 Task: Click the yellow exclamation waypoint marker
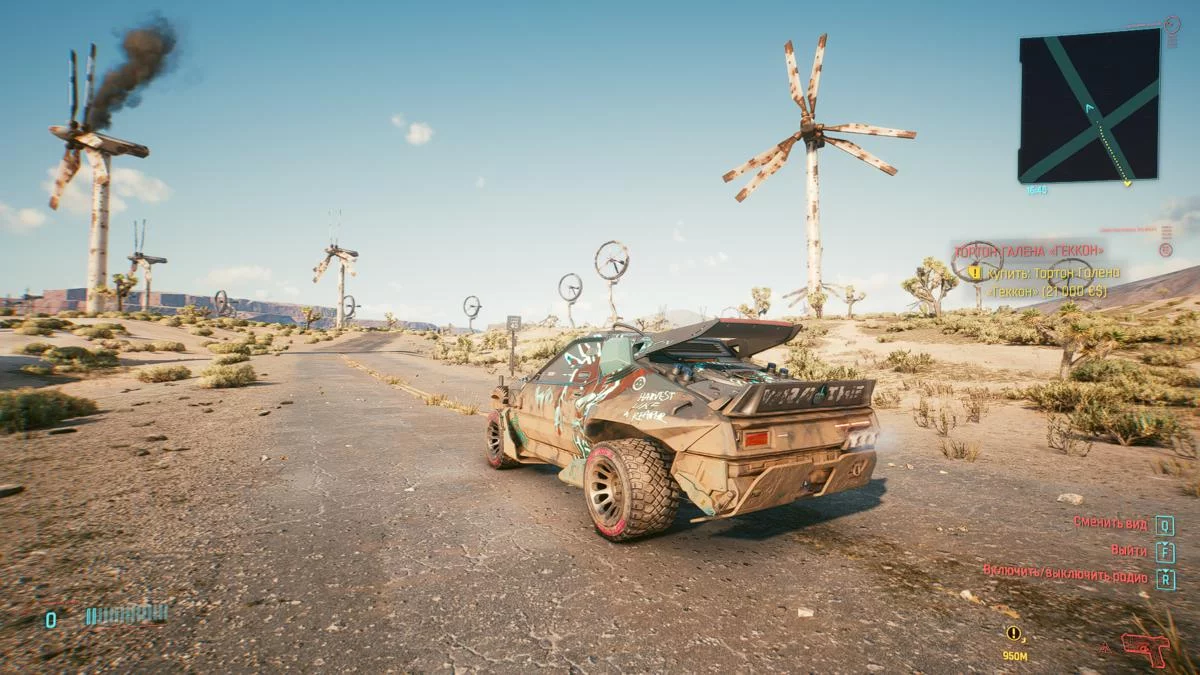click(1014, 633)
